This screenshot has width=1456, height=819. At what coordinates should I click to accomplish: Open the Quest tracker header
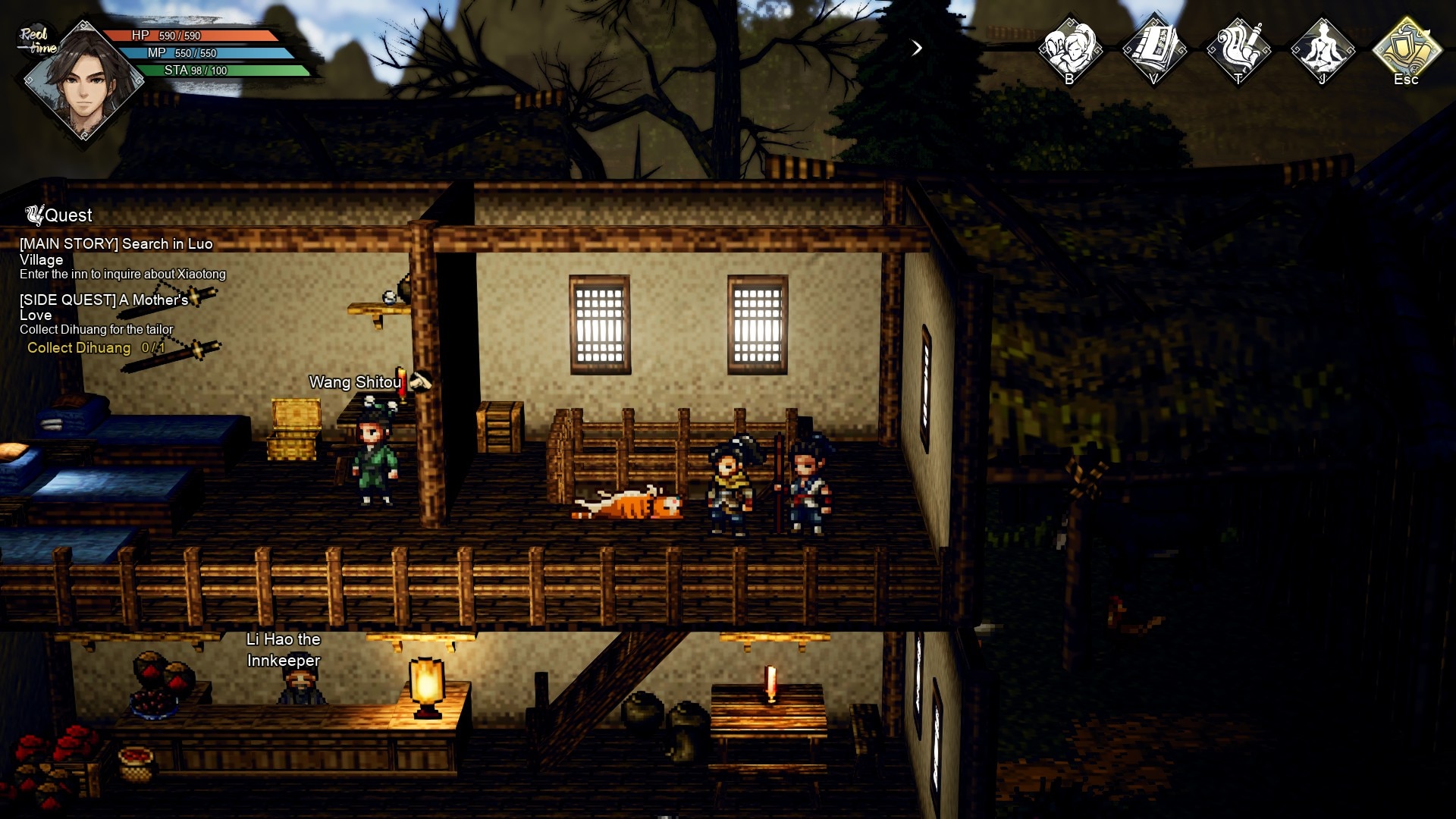(59, 215)
